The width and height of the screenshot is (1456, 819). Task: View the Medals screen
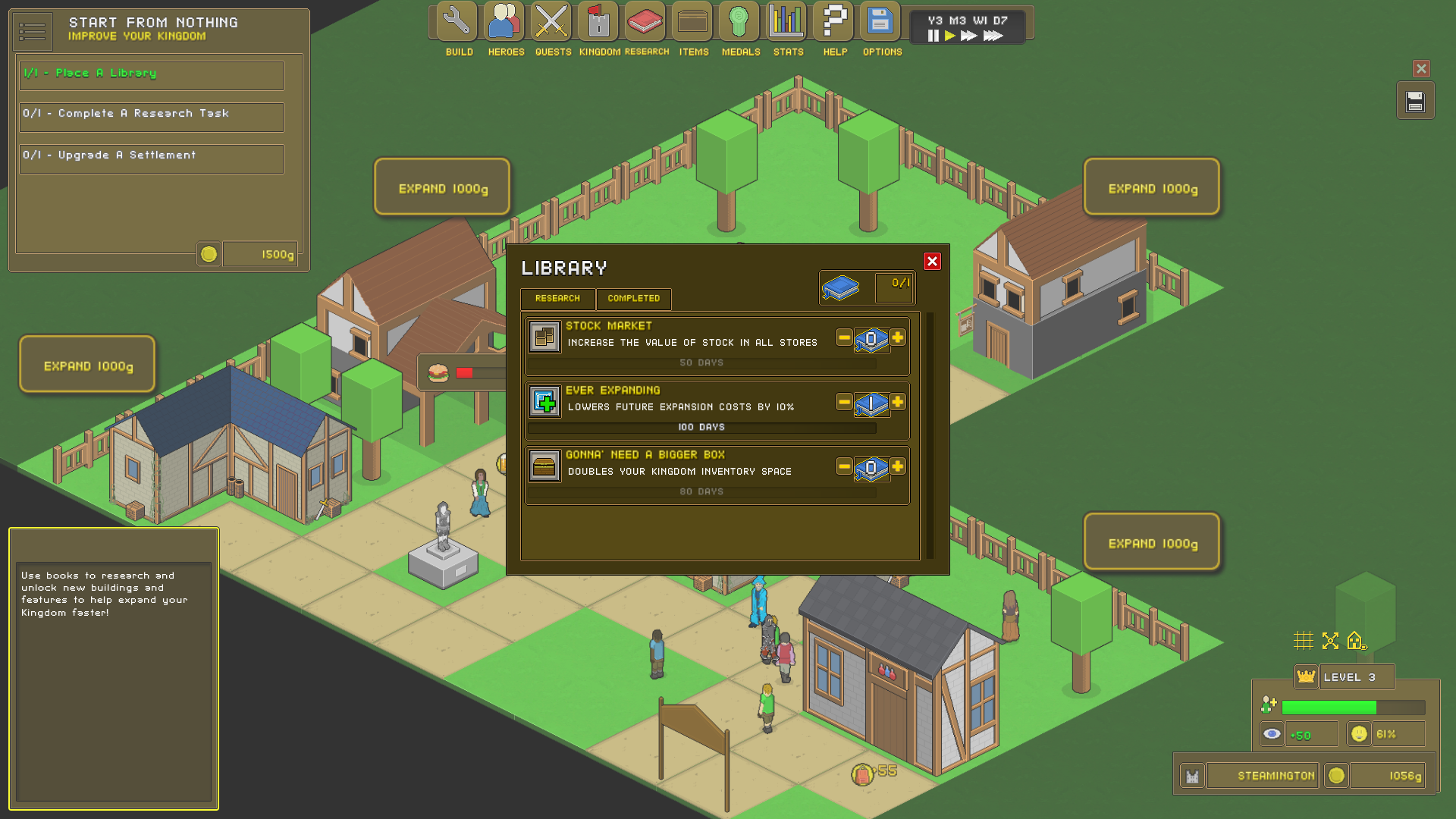[x=739, y=23]
